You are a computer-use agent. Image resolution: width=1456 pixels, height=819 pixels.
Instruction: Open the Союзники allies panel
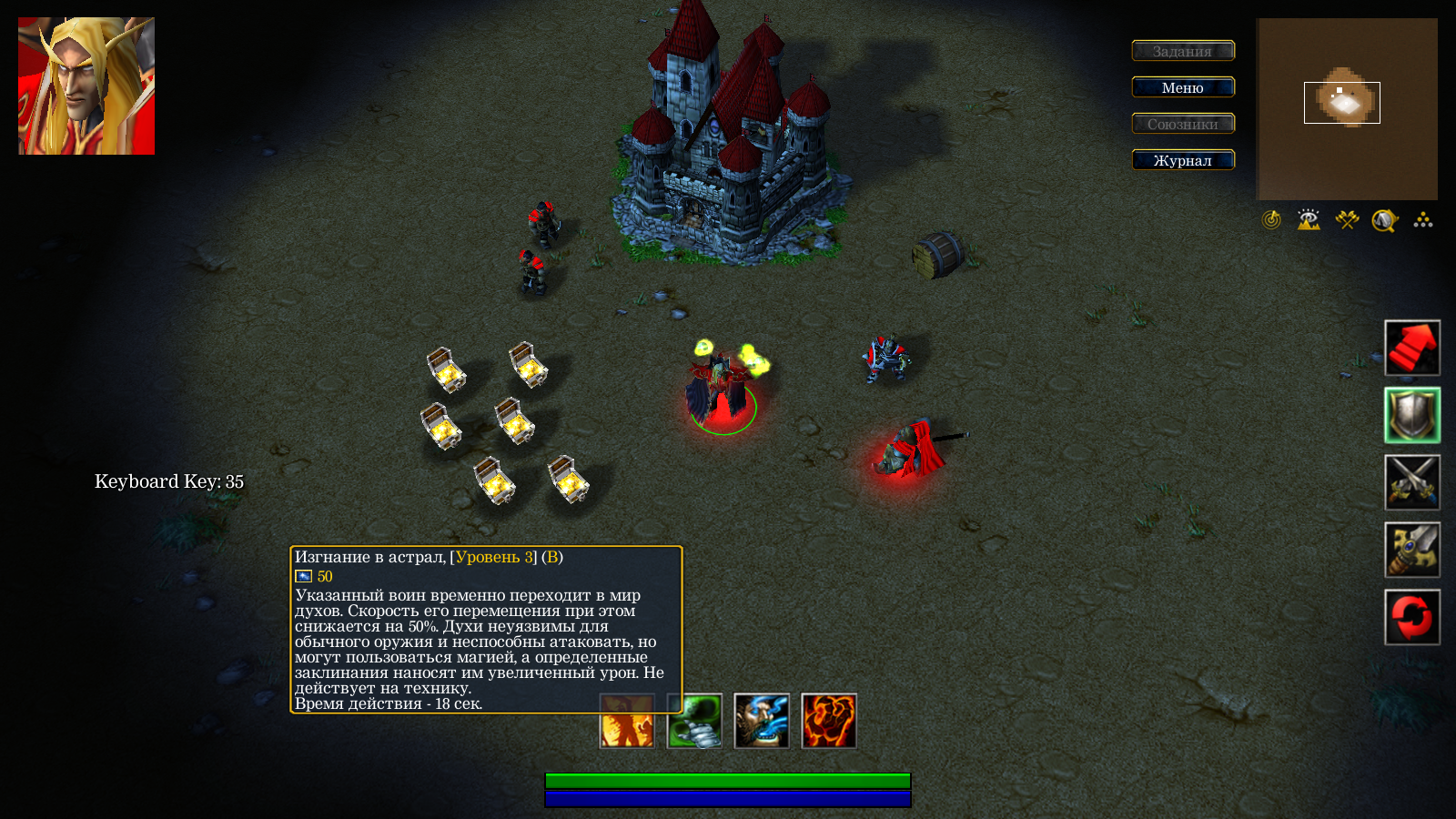[x=1183, y=124]
